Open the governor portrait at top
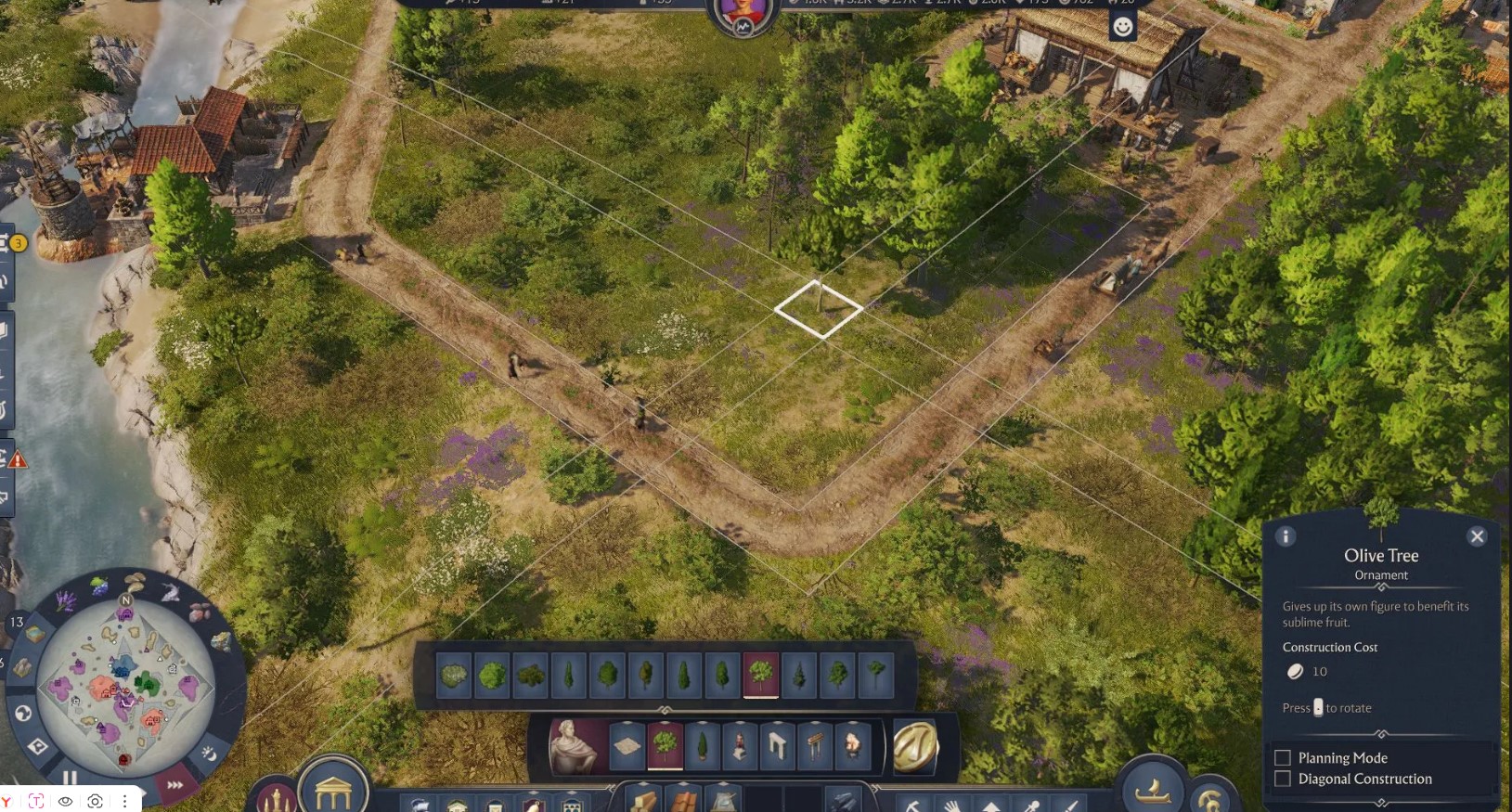The image size is (1512, 812). point(743,14)
